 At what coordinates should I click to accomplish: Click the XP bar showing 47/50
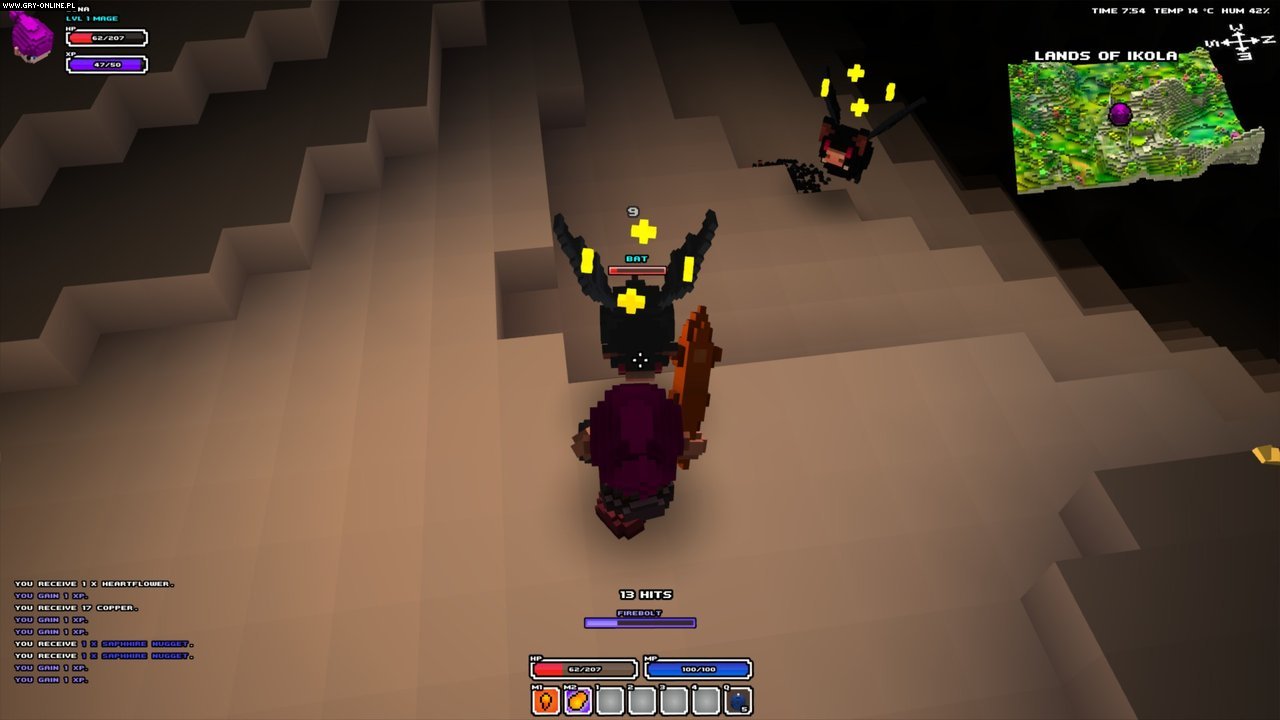(105, 64)
